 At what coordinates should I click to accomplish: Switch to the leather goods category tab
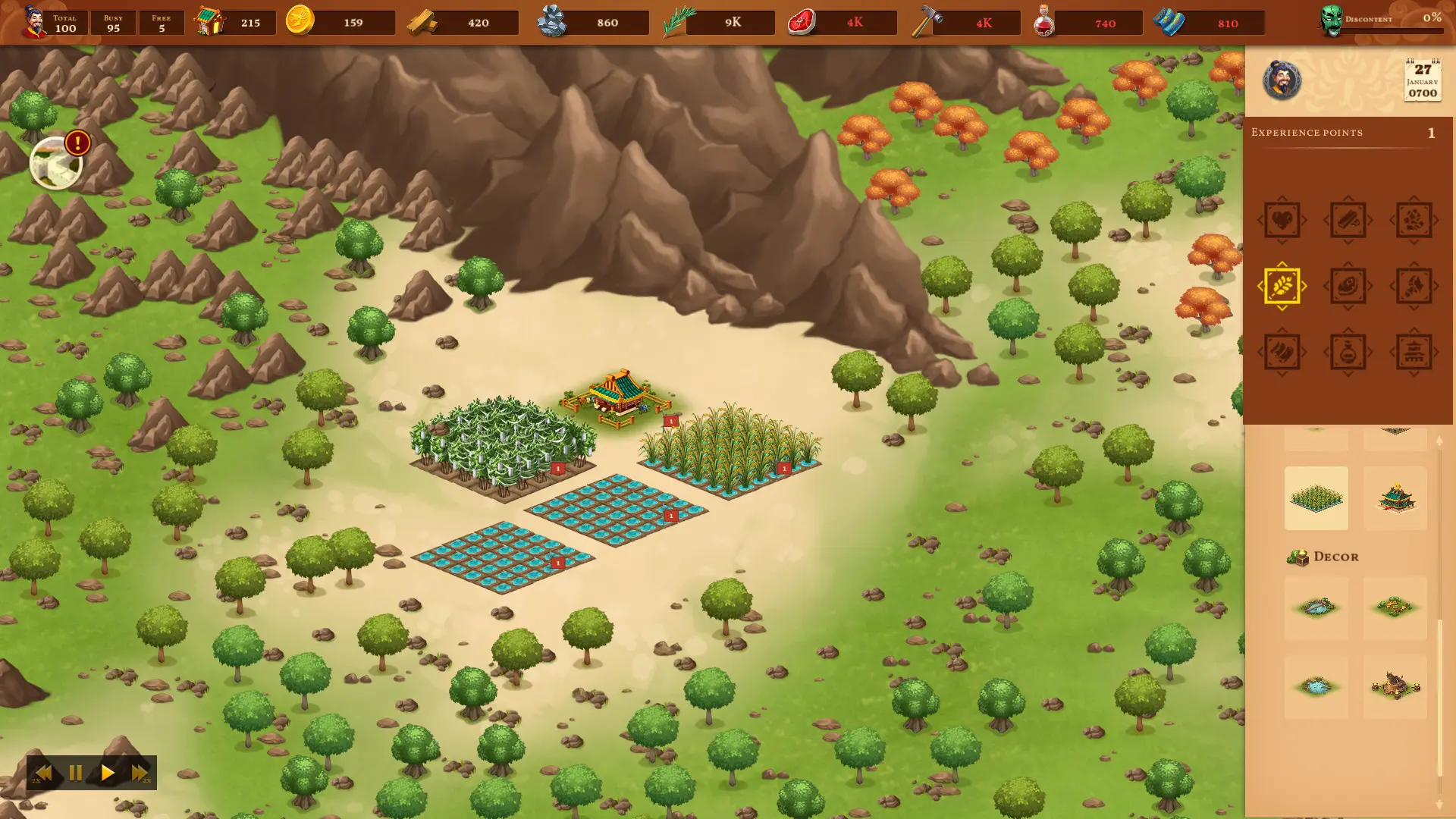[x=1282, y=352]
